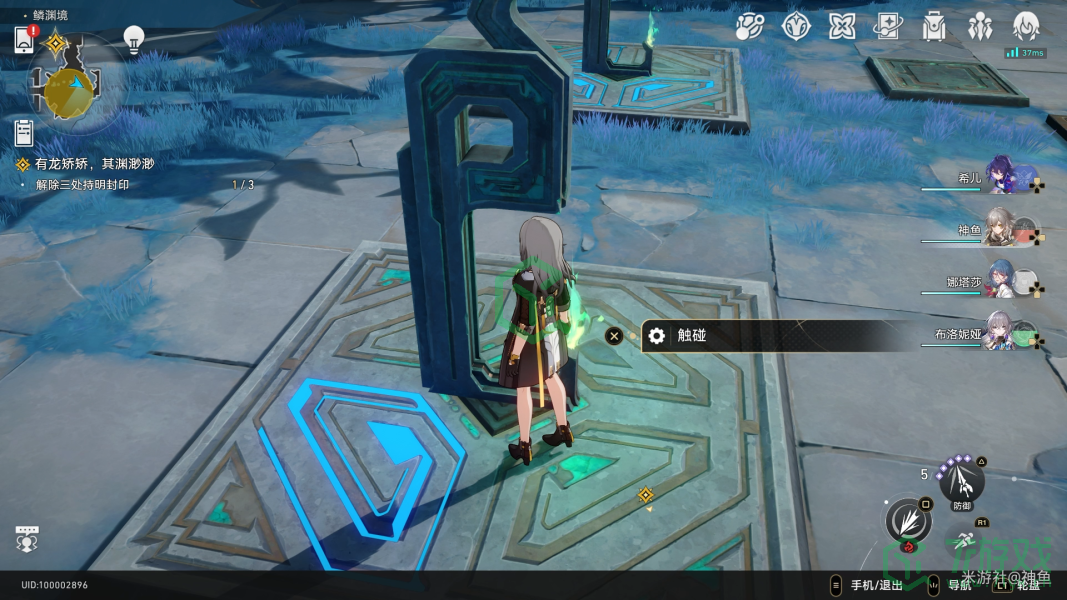Open the team setup icon
The image size is (1067, 600).
(x=980, y=27)
